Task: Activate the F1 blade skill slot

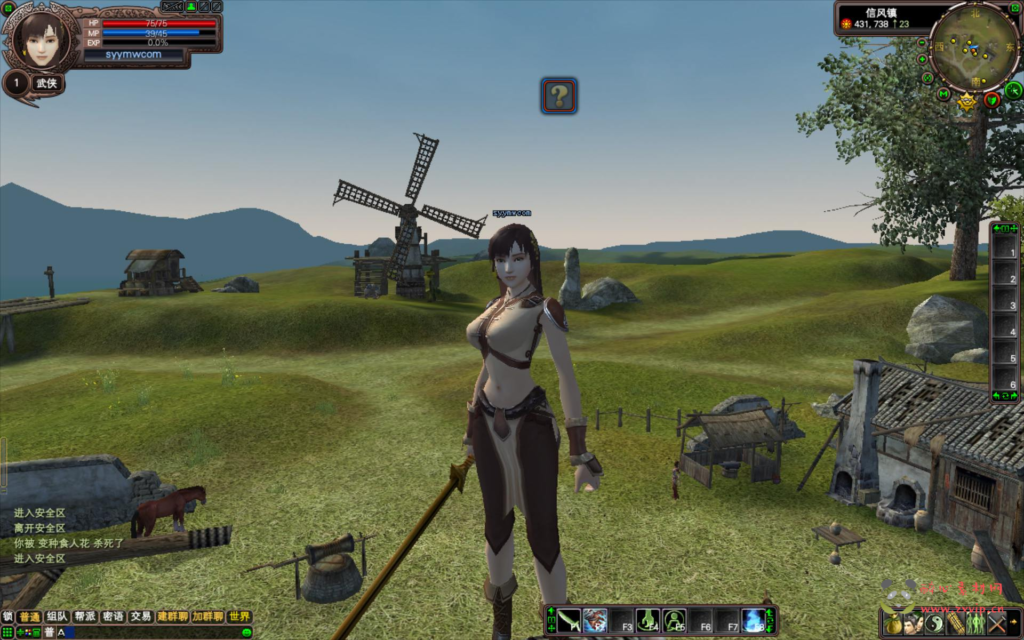Action: click(x=569, y=620)
